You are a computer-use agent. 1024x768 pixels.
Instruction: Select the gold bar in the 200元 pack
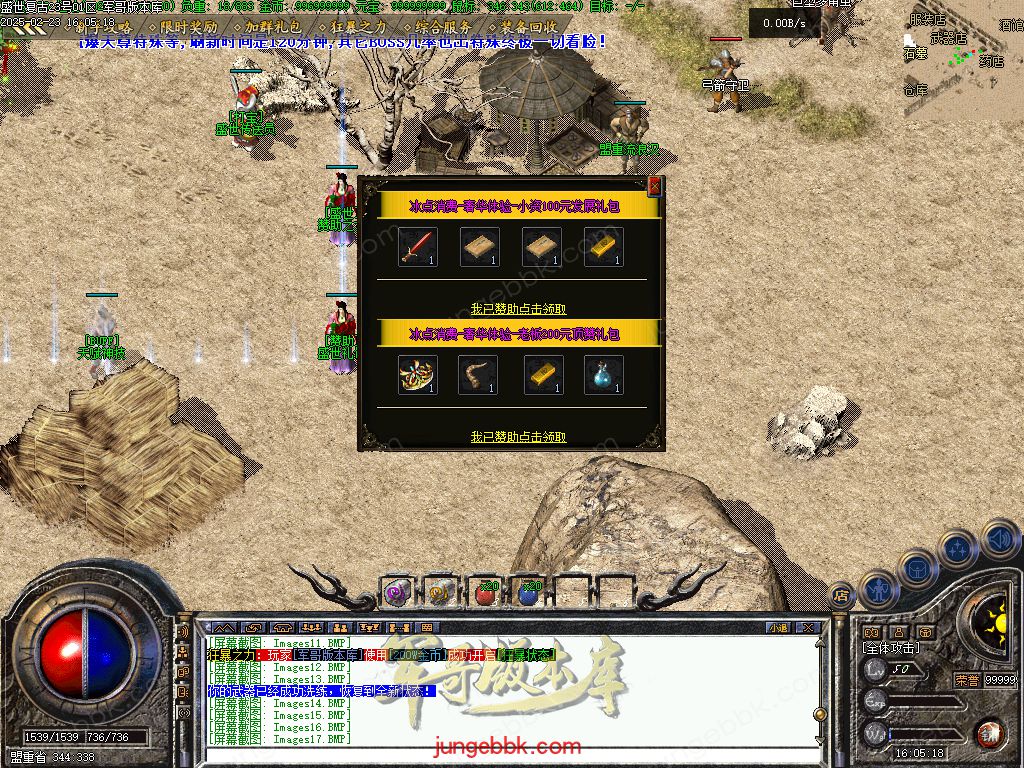tap(543, 375)
